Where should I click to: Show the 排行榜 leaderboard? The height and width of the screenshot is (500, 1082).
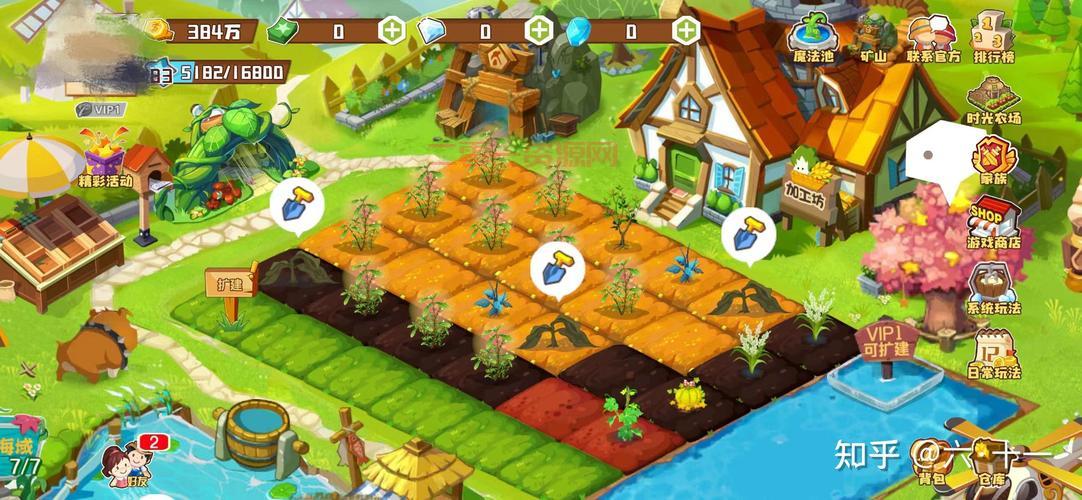pos(993,38)
